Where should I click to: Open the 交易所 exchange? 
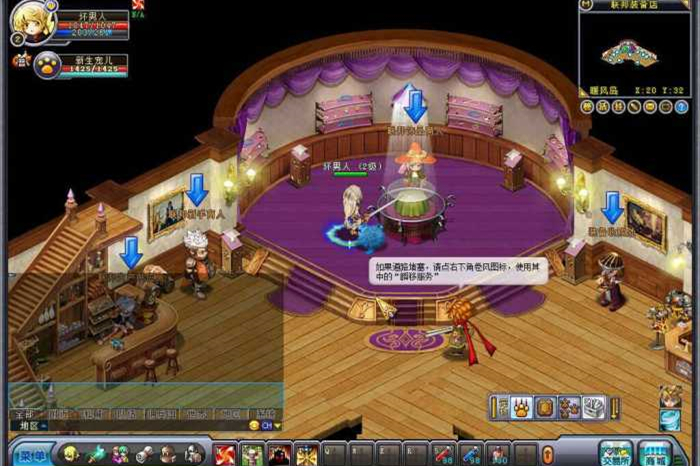point(616,453)
